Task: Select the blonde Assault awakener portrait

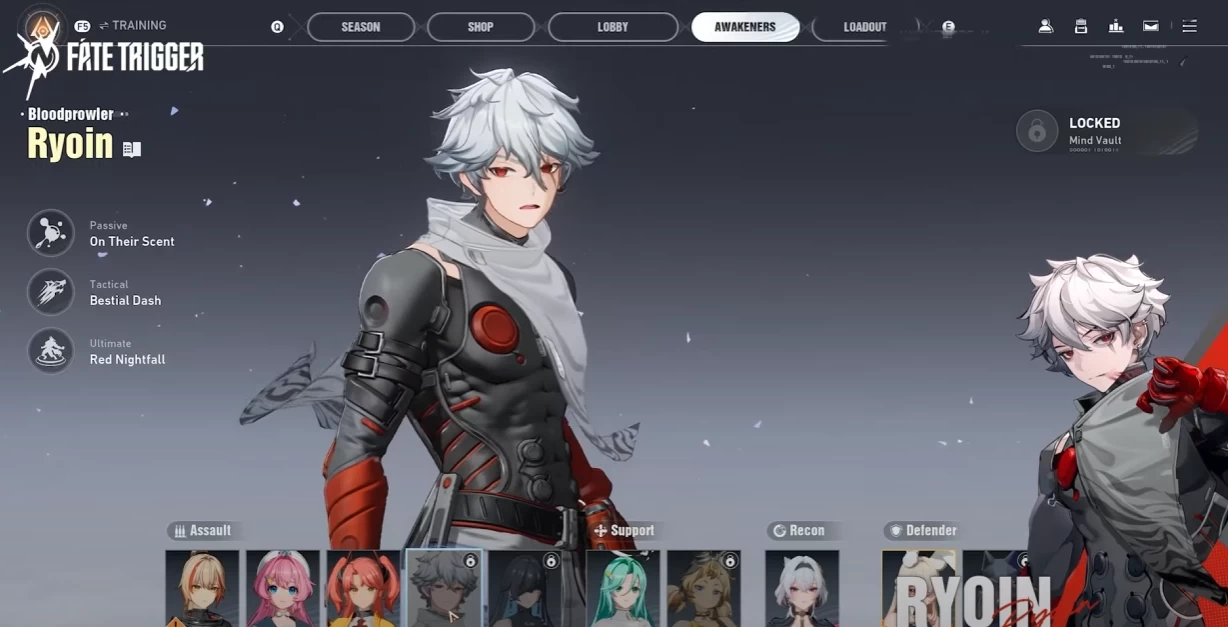Action: coord(202,588)
